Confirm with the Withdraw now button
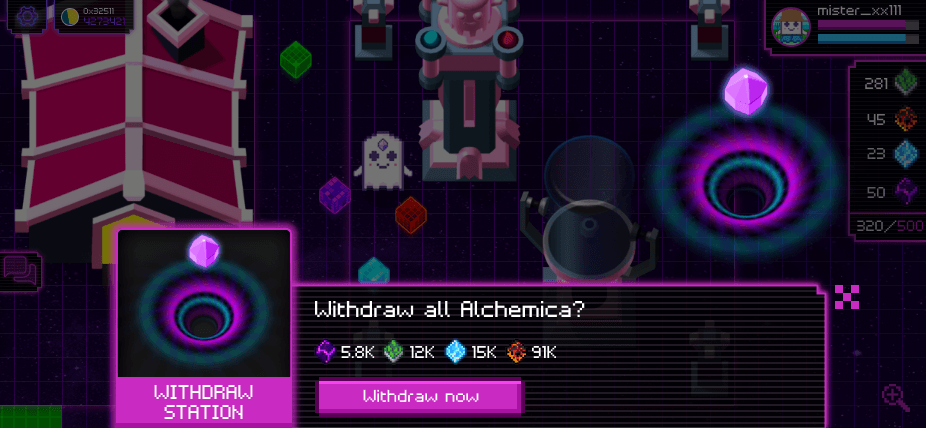The height and width of the screenshot is (428, 926). (x=420, y=396)
